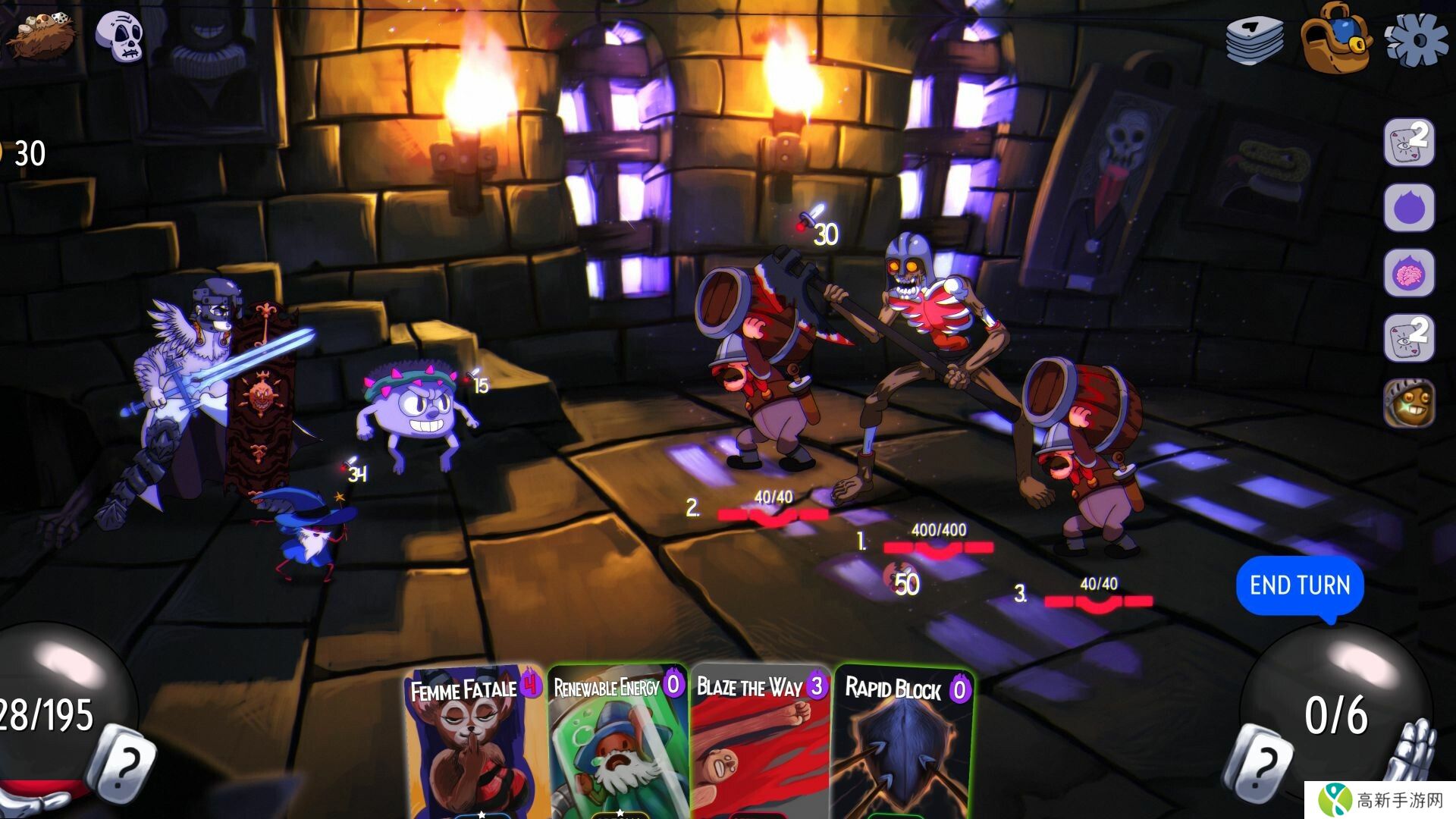This screenshot has width=1456, height=819.
Task: Open the settings gear menu
Action: (x=1415, y=39)
